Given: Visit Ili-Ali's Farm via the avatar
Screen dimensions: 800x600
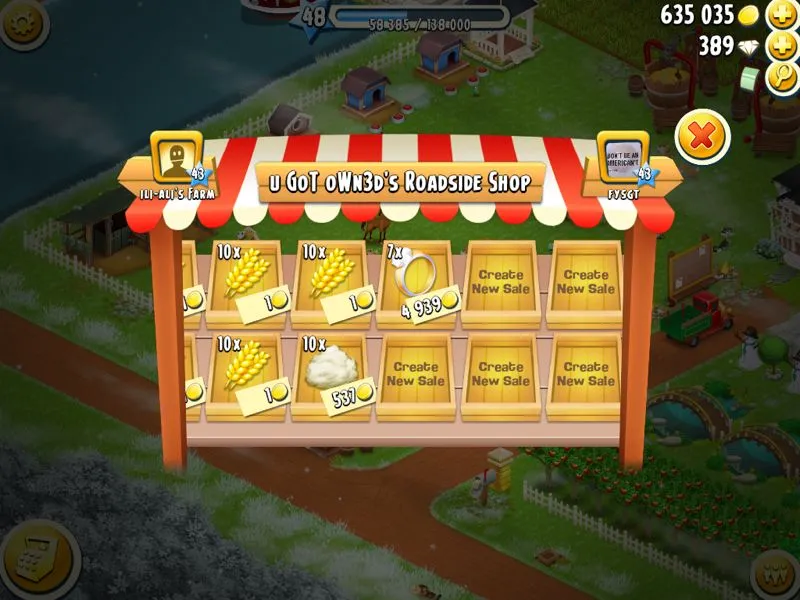Looking at the screenshot, I should click(x=176, y=158).
